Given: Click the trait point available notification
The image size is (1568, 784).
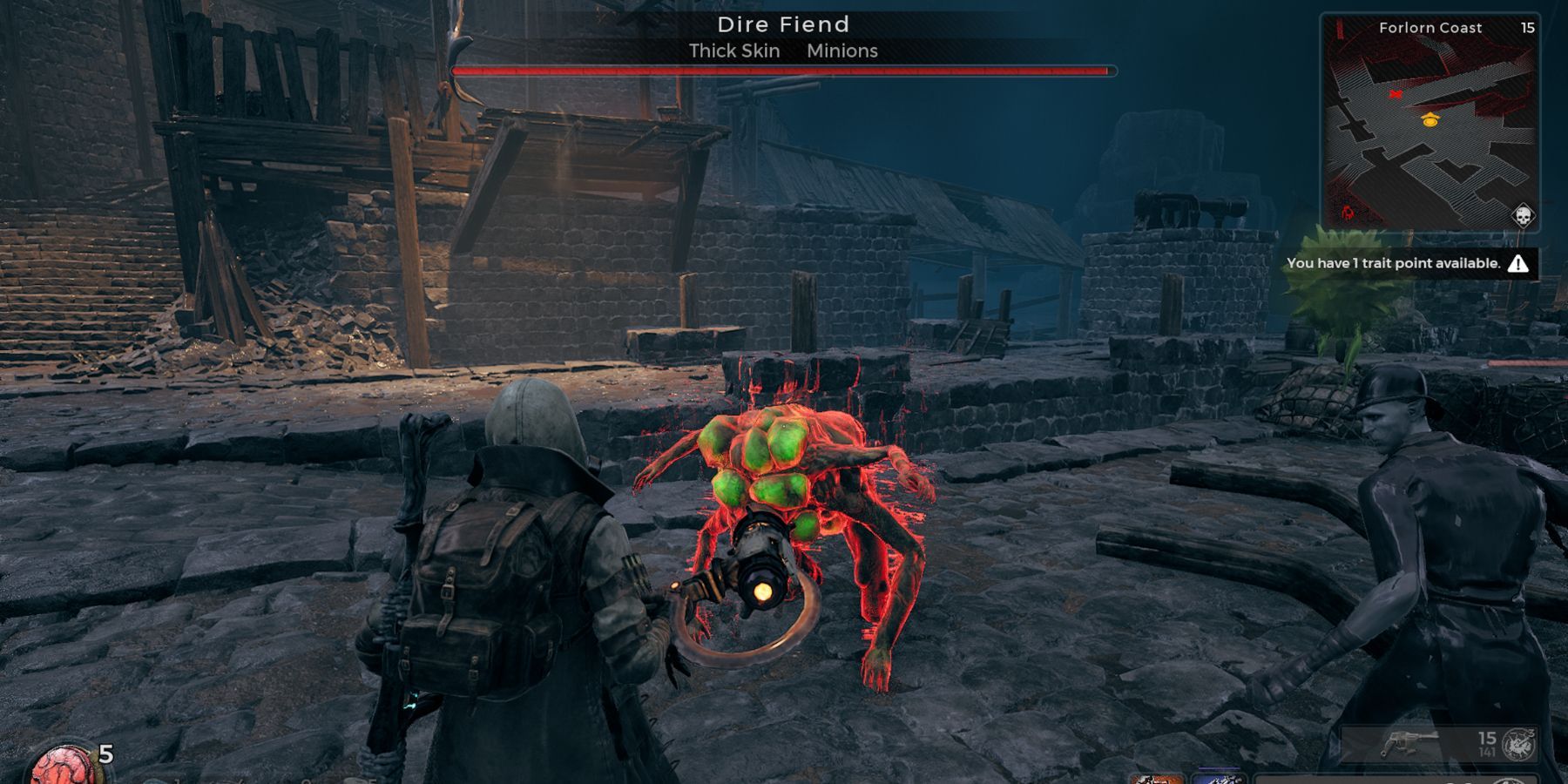Looking at the screenshot, I should click(x=1407, y=263).
